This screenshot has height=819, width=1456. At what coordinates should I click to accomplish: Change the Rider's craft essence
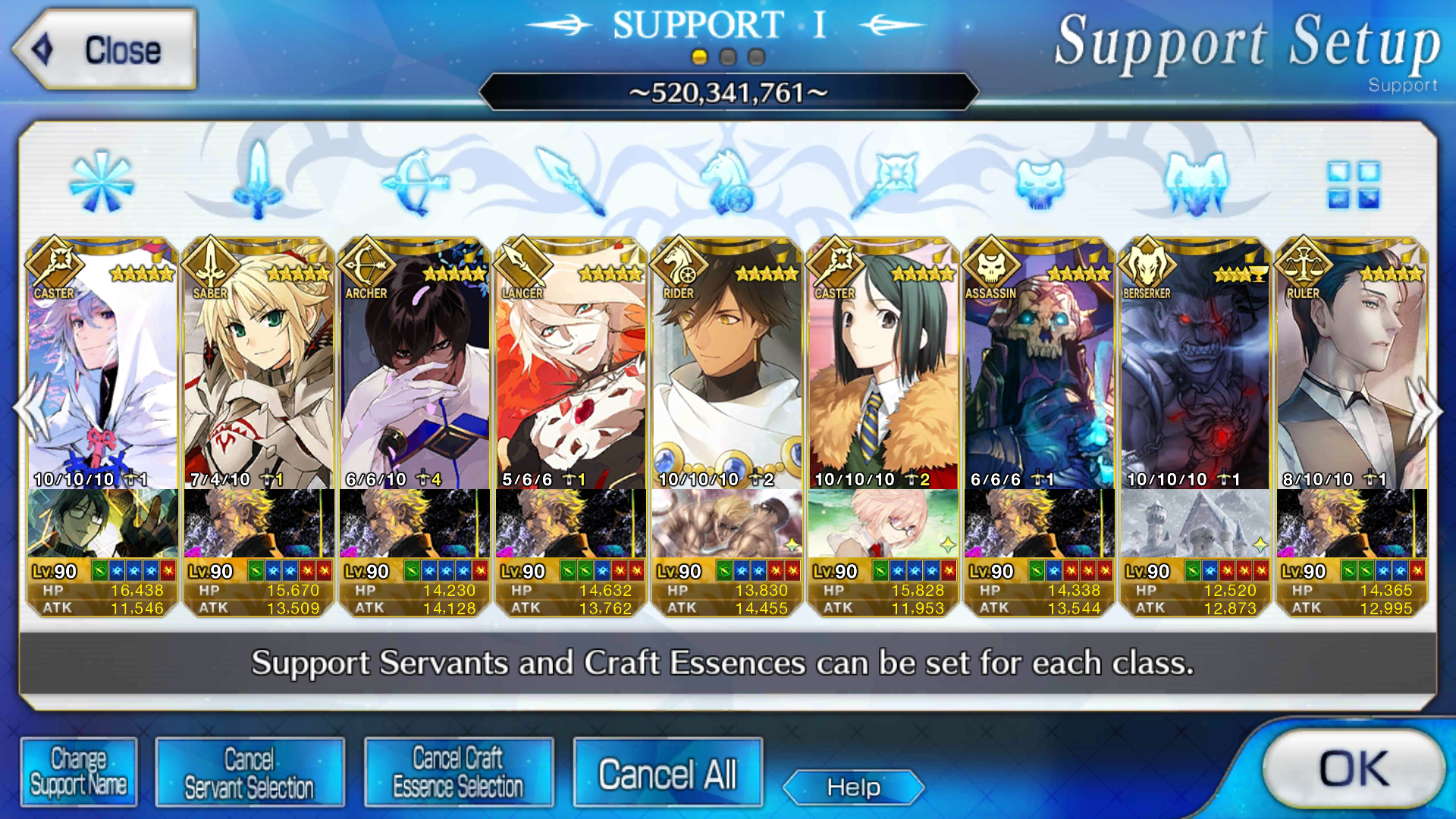727,523
